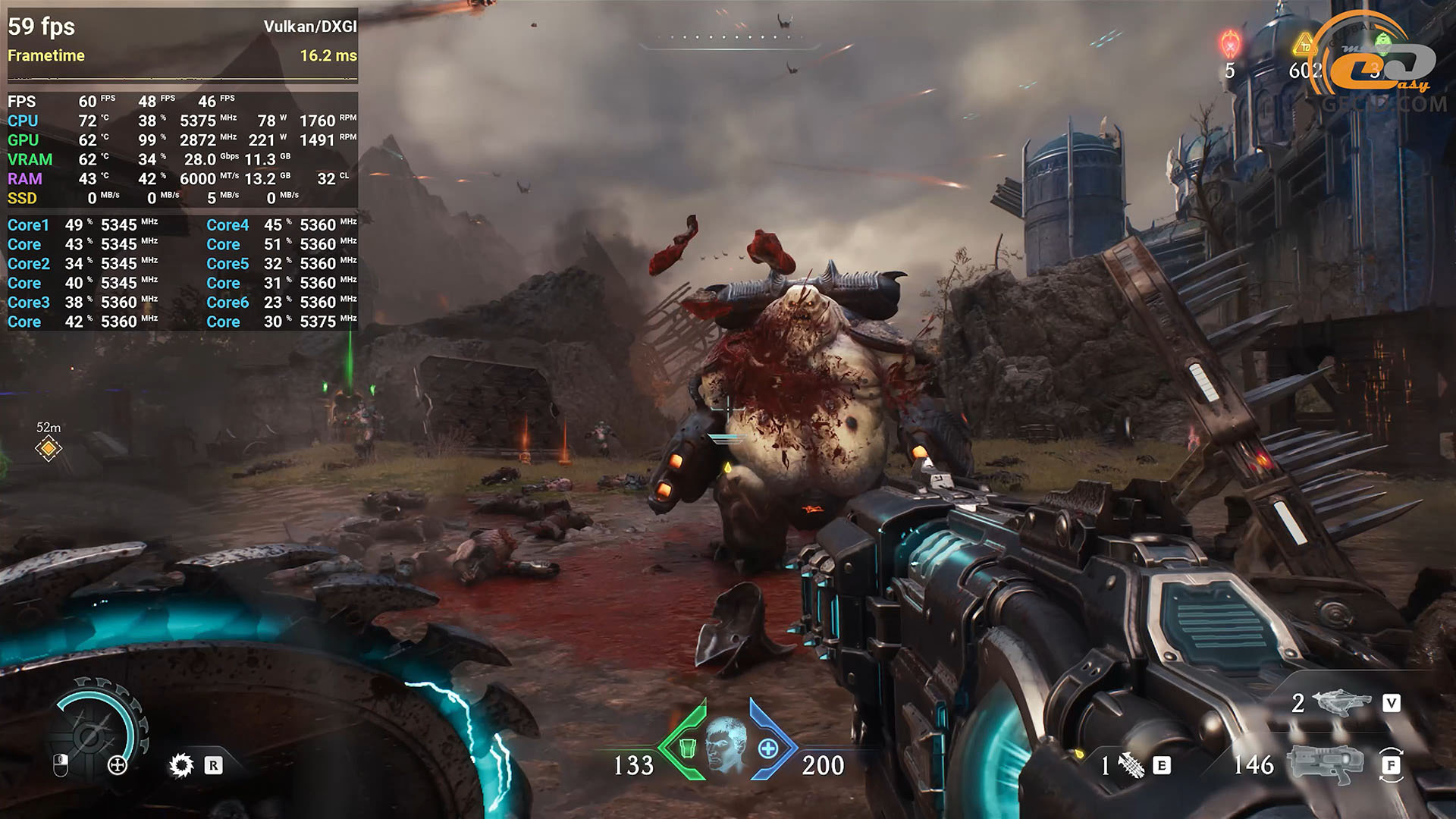The width and height of the screenshot is (1456, 819).
Task: Select the spiked gauntlet melee weapon icon
Action: click(1131, 765)
